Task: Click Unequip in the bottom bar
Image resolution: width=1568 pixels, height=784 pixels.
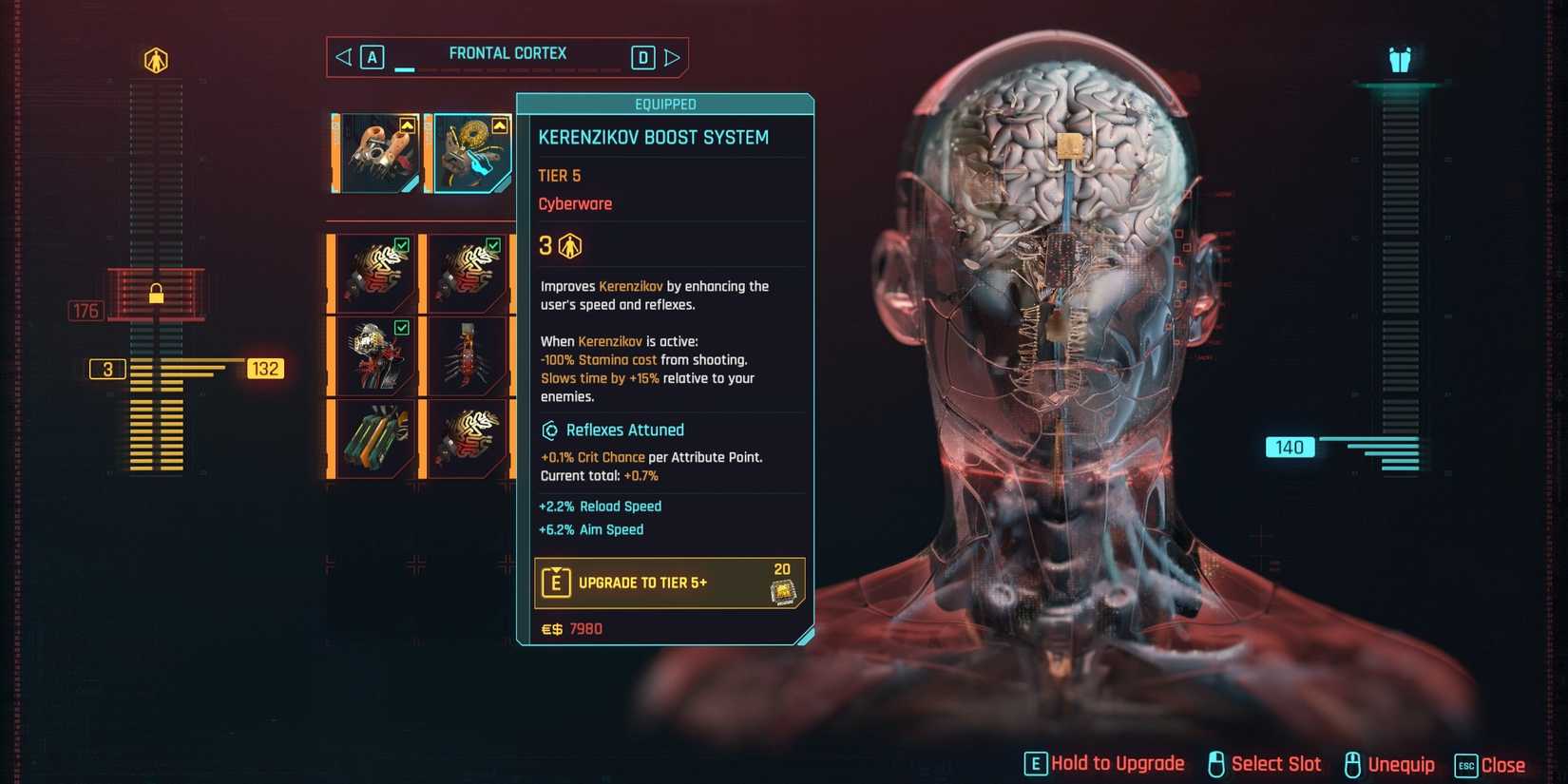Action: [x=1403, y=763]
